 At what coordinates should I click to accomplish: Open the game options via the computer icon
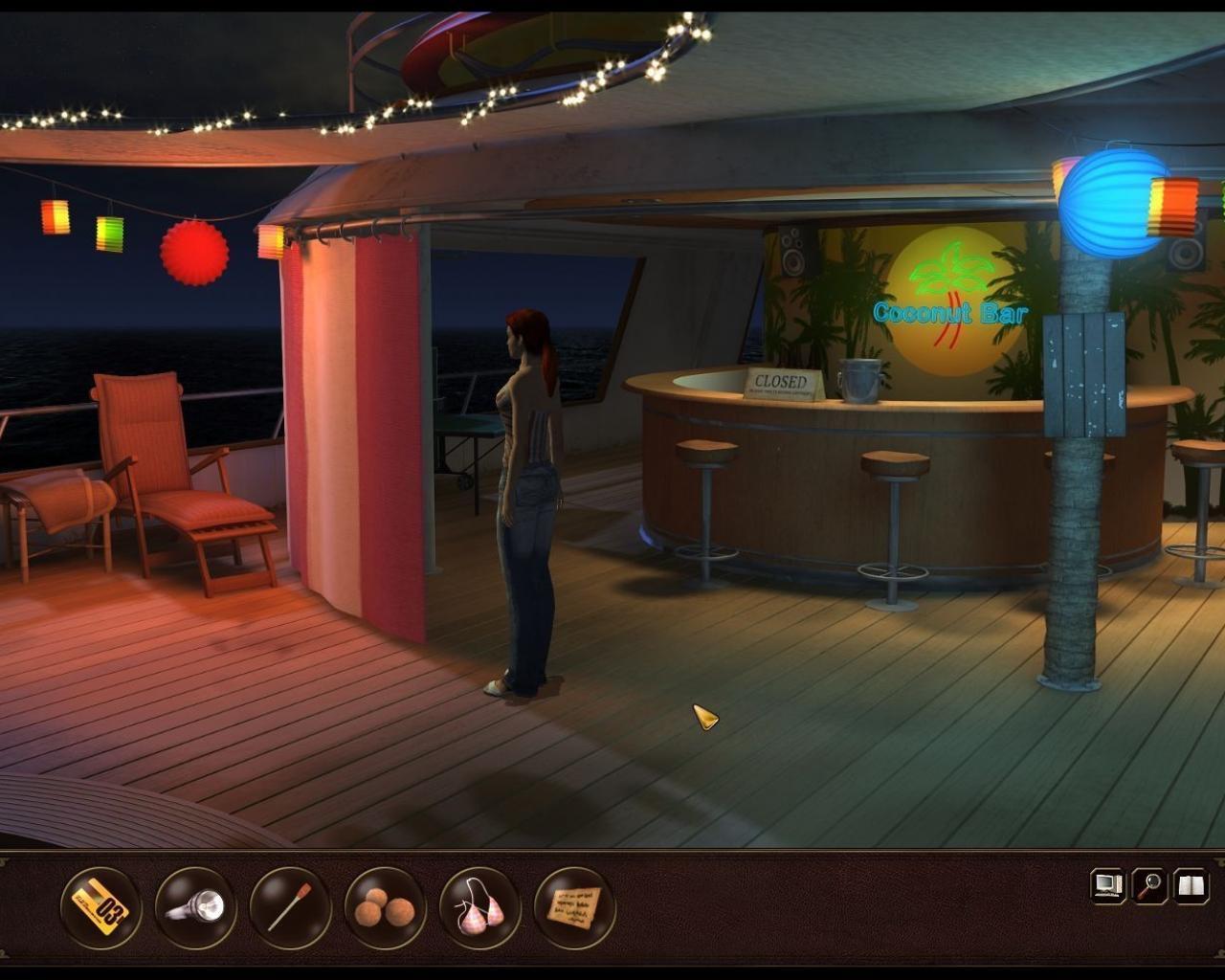coord(1107,885)
